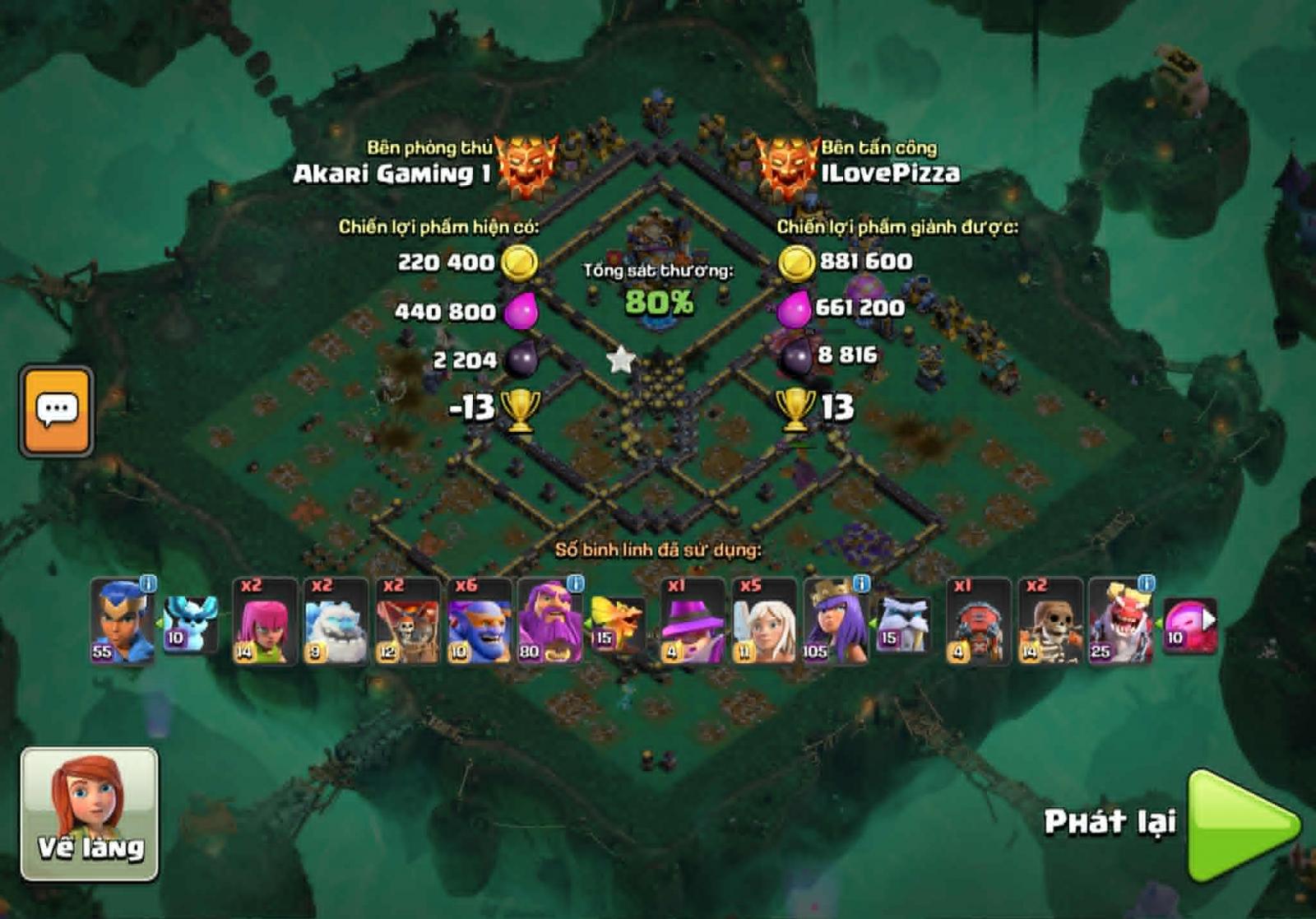Select the Skeleton spell card
Viewport: 1316px width, 919px height.
click(1050, 622)
